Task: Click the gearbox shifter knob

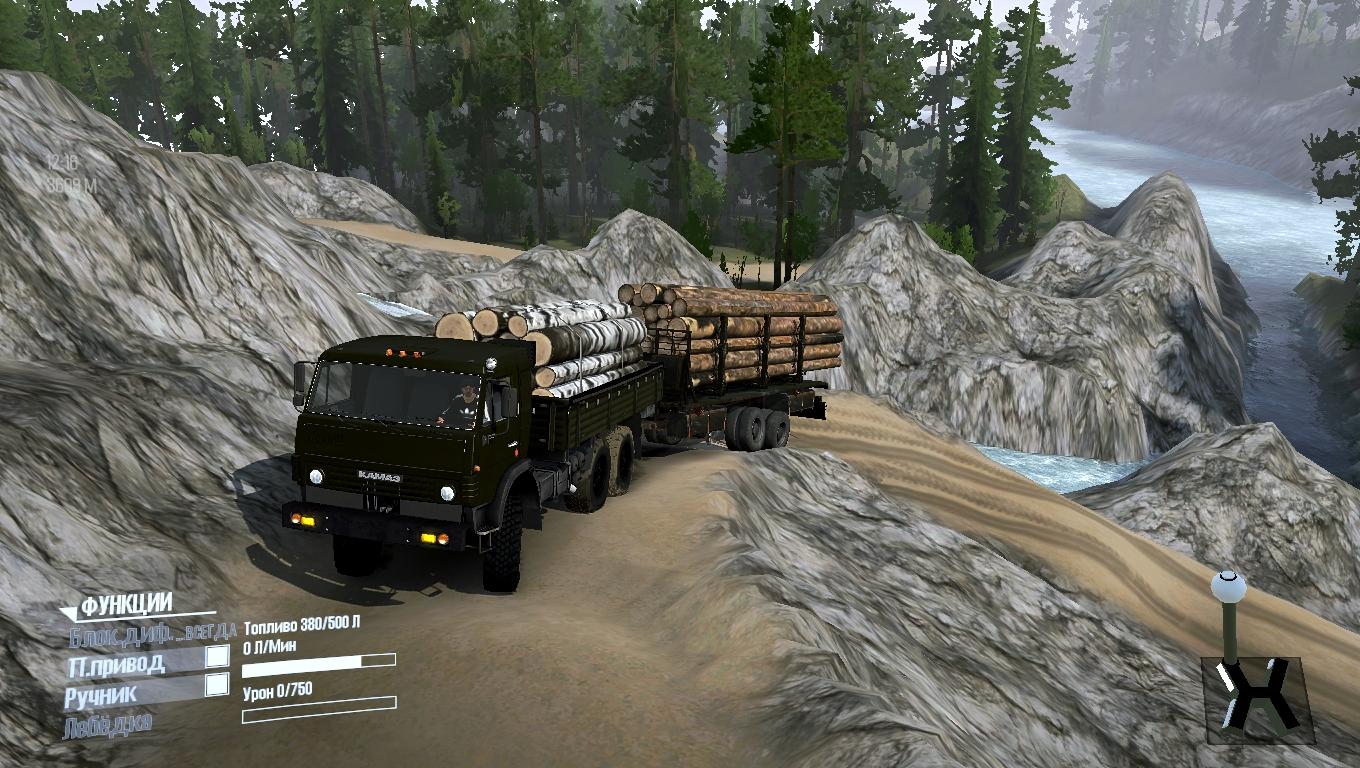Action: click(x=1226, y=584)
